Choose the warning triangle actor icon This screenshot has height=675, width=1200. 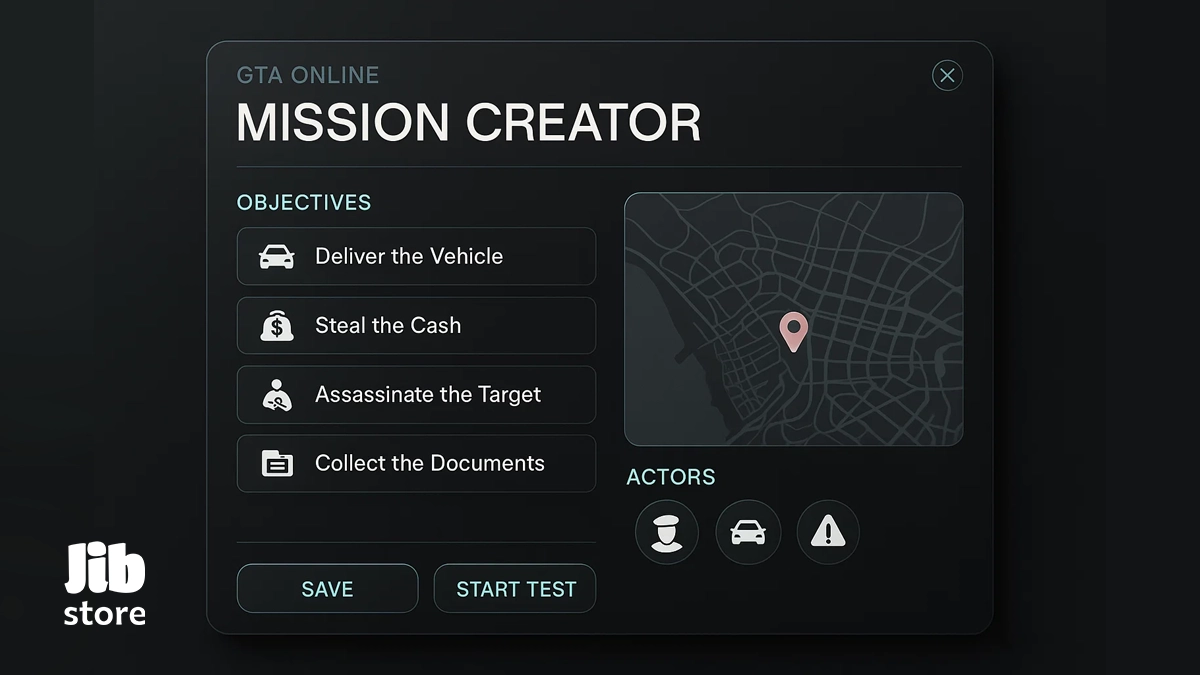[x=828, y=532]
